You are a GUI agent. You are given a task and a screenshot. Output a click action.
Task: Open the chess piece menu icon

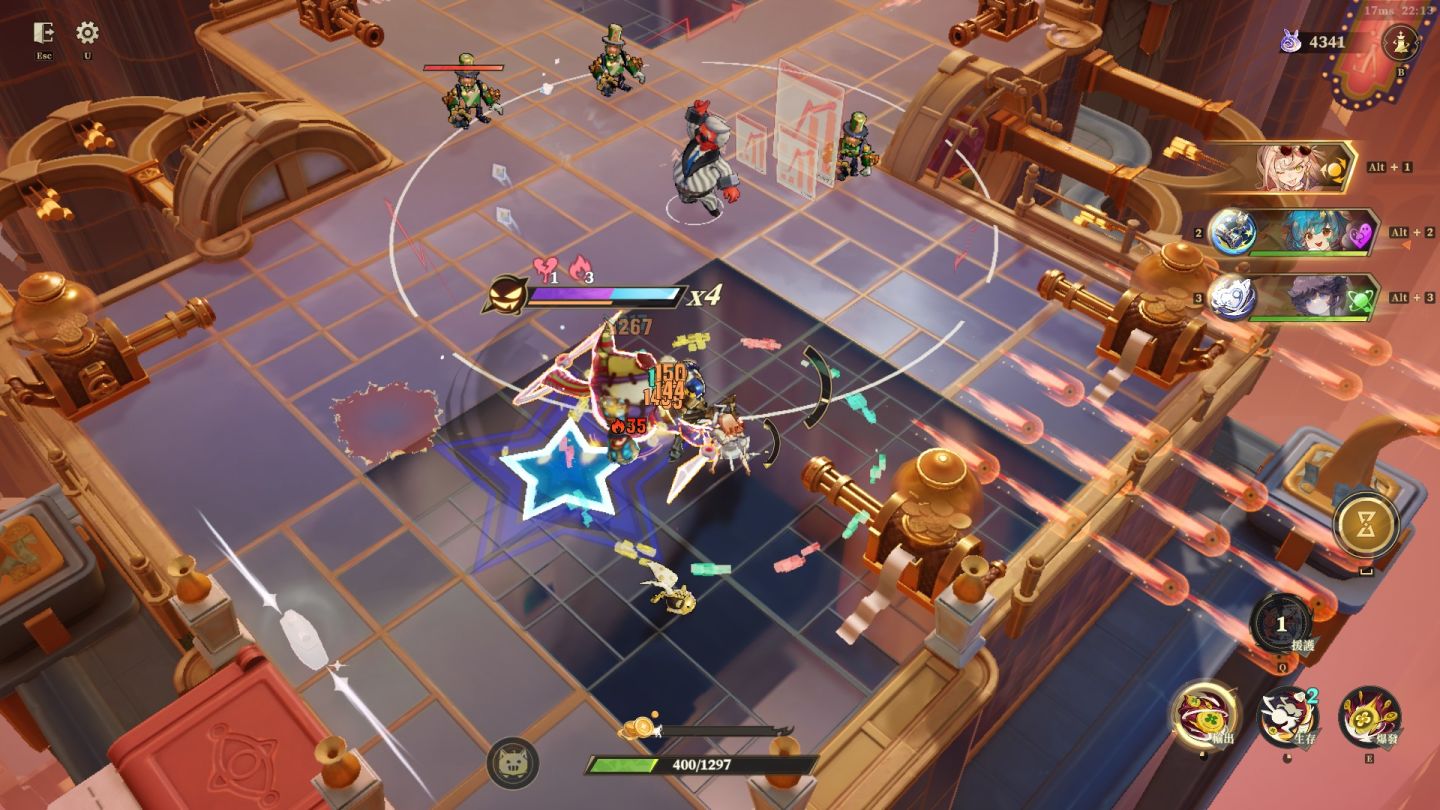click(1399, 42)
